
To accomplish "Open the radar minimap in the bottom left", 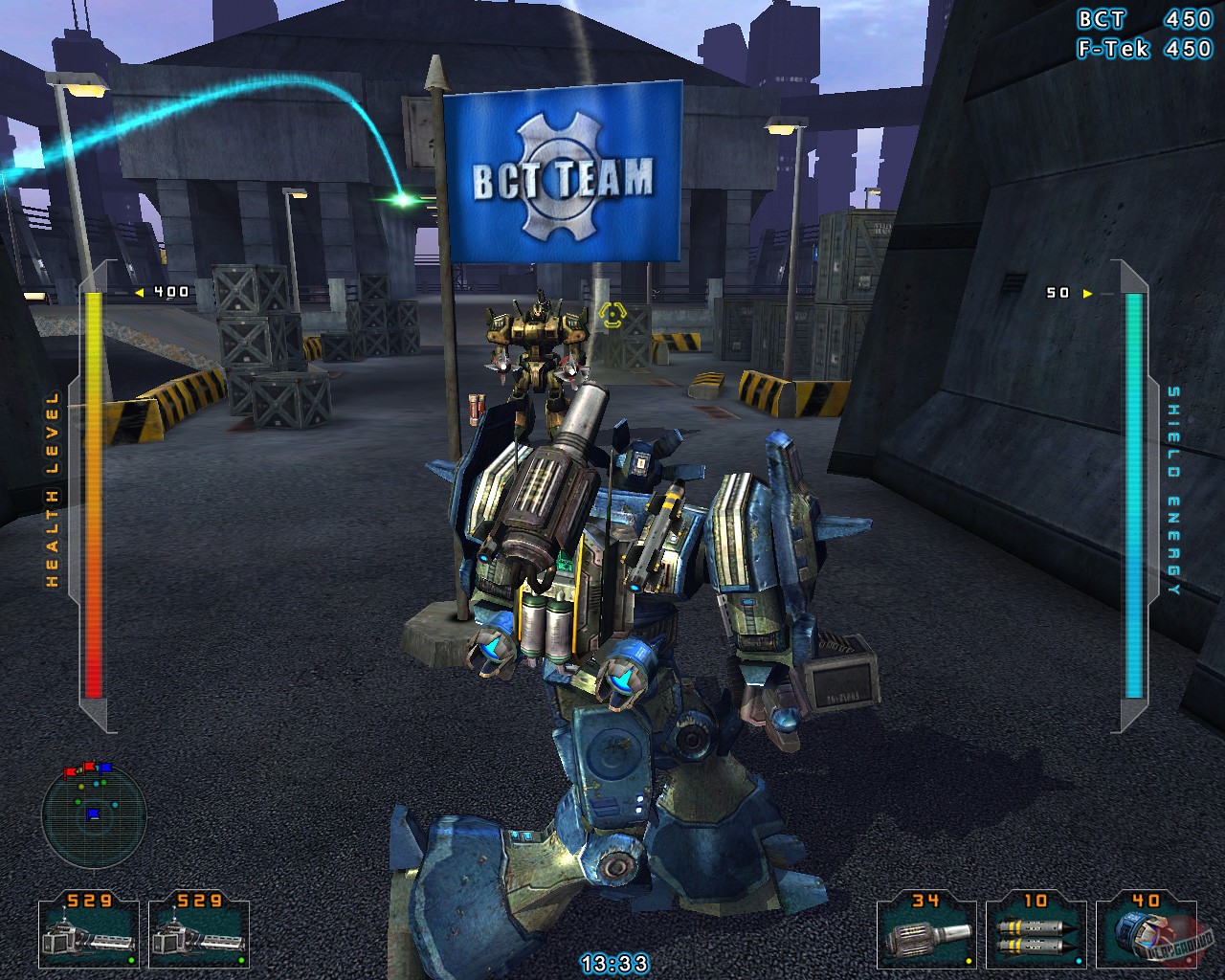I will point(94,811).
